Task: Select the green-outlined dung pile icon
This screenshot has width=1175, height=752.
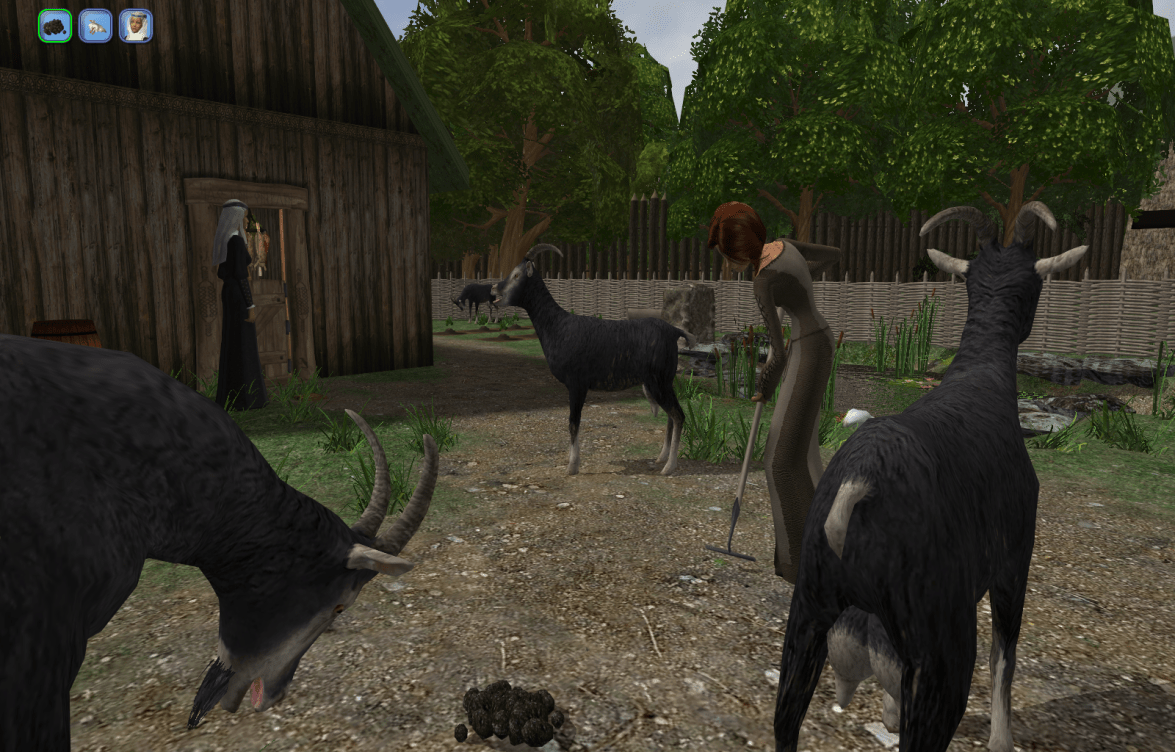Action: coord(55,26)
